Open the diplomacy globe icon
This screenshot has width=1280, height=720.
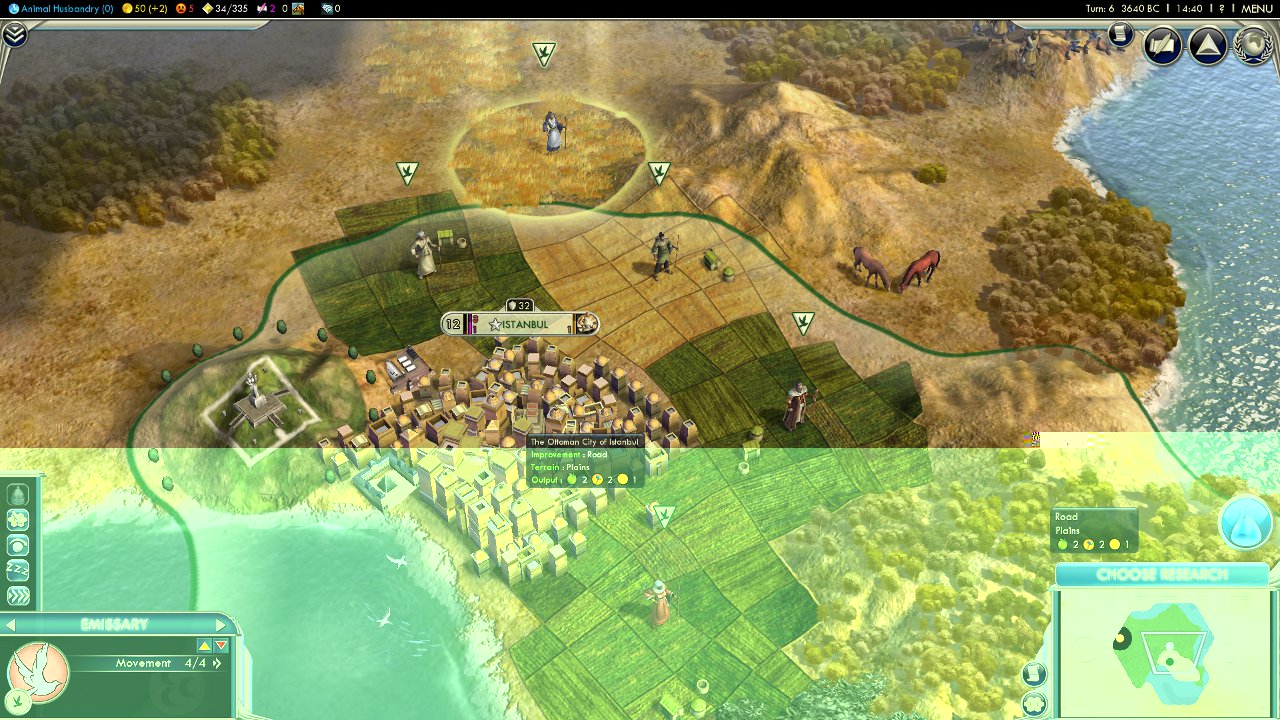[x=1253, y=46]
